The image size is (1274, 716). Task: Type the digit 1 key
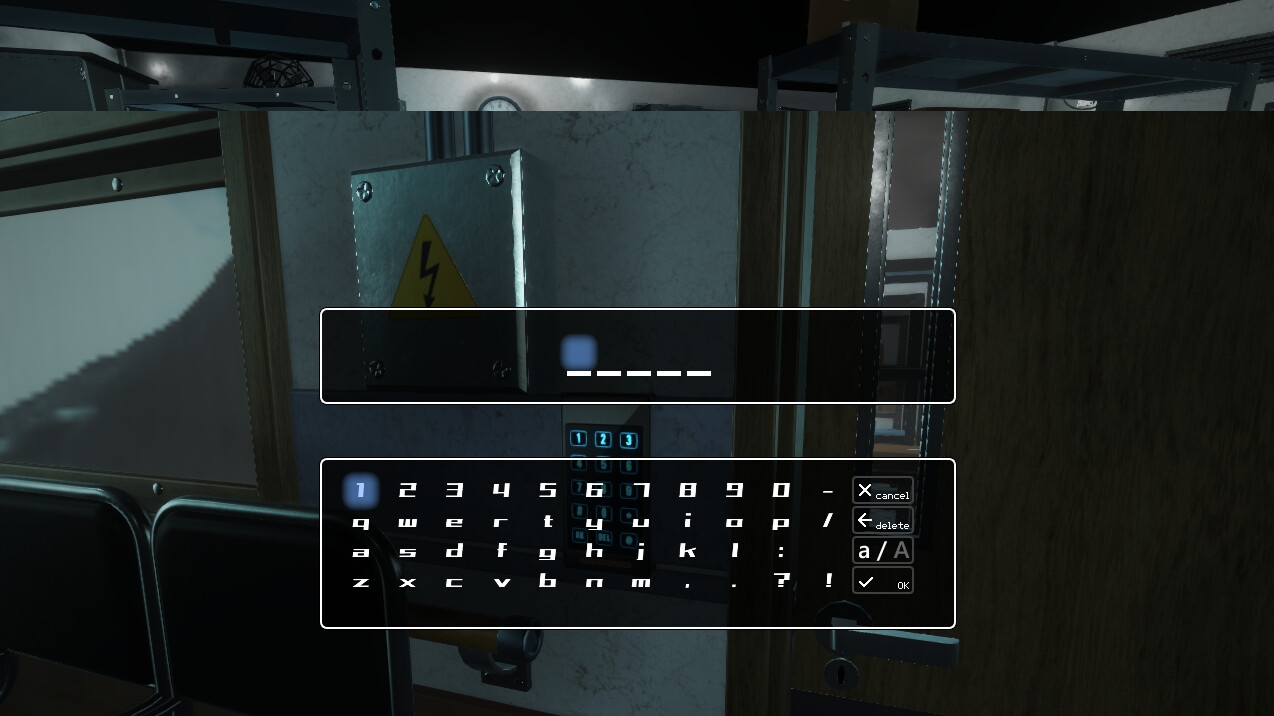click(361, 490)
